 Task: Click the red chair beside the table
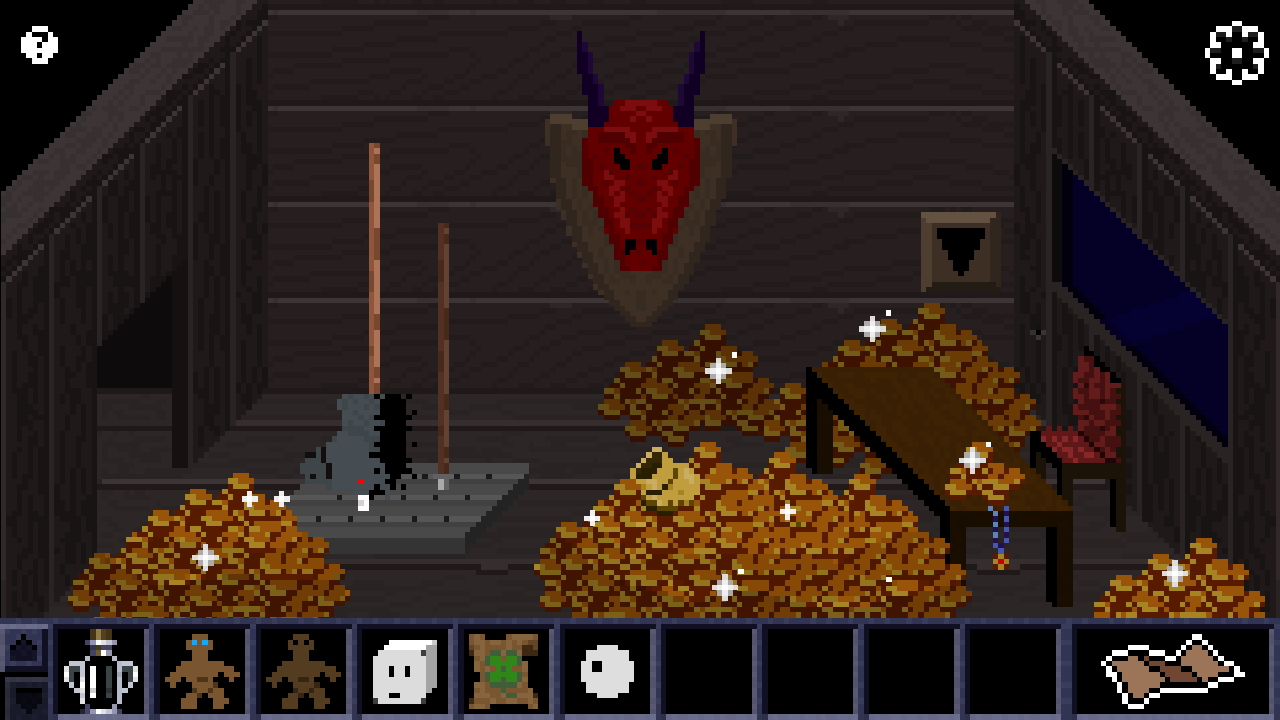(x=1090, y=430)
